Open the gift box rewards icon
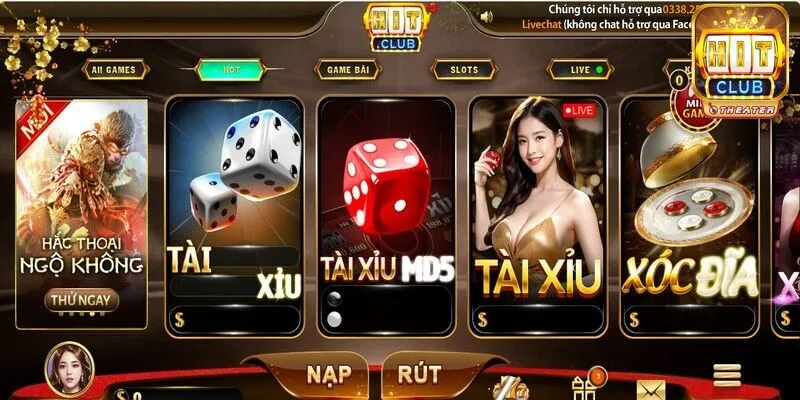Viewport: 800px width, 400px height. click(587, 386)
